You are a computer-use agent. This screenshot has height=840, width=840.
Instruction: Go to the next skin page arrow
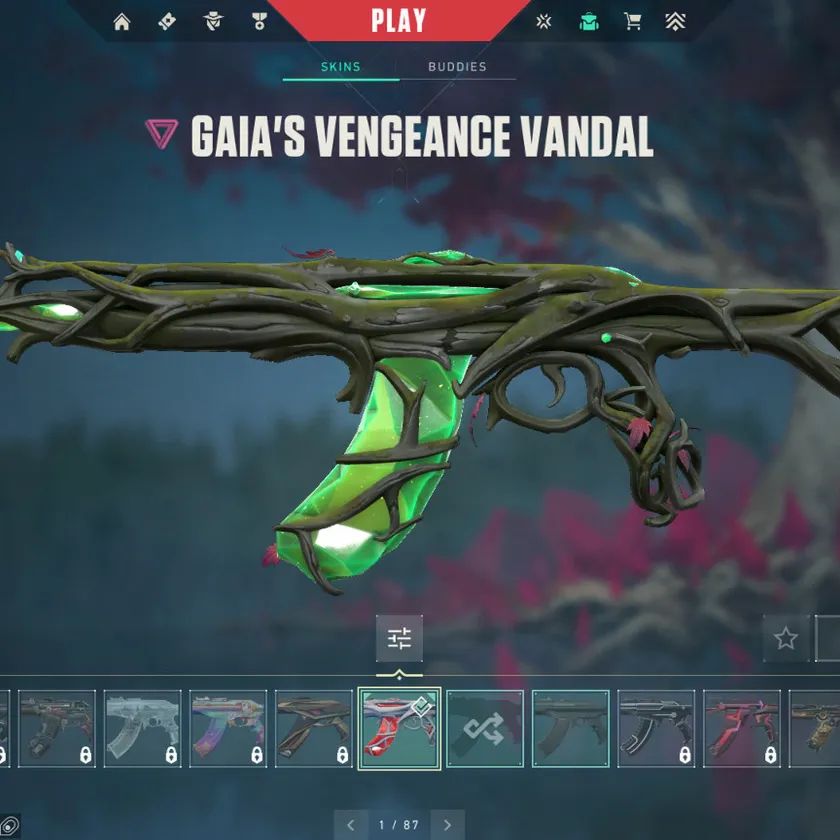[448, 825]
